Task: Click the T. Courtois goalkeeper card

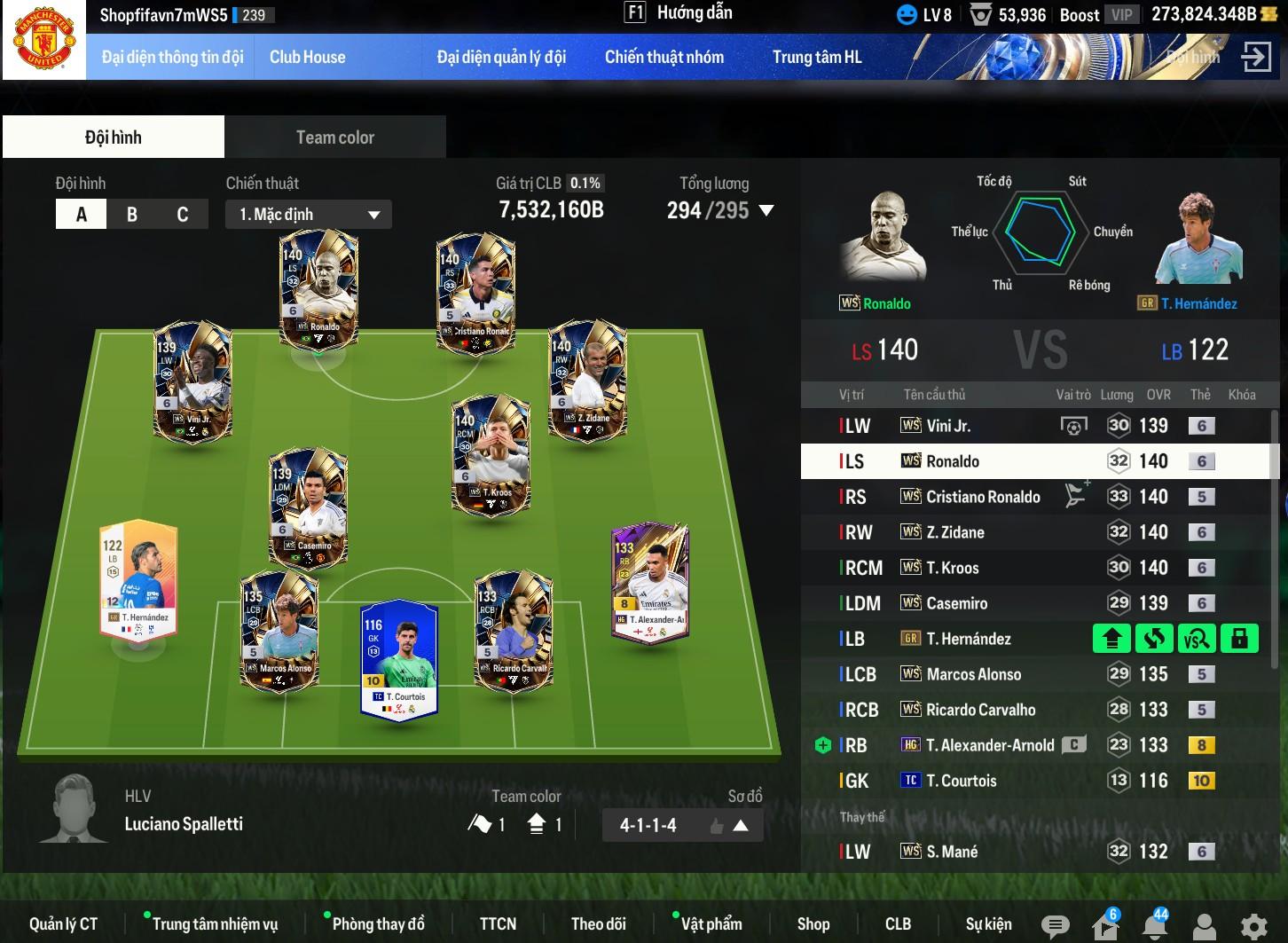Action: tap(398, 659)
